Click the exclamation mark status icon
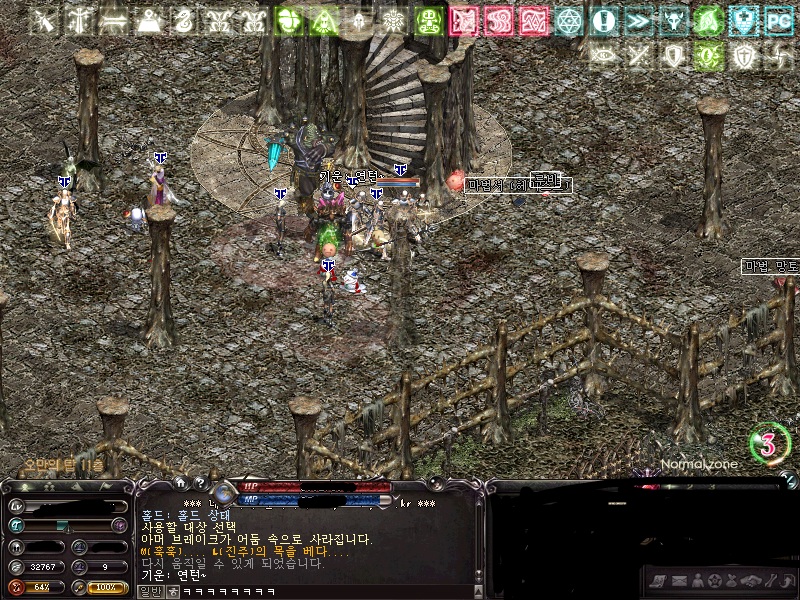The width and height of the screenshot is (800, 600). pos(603,21)
